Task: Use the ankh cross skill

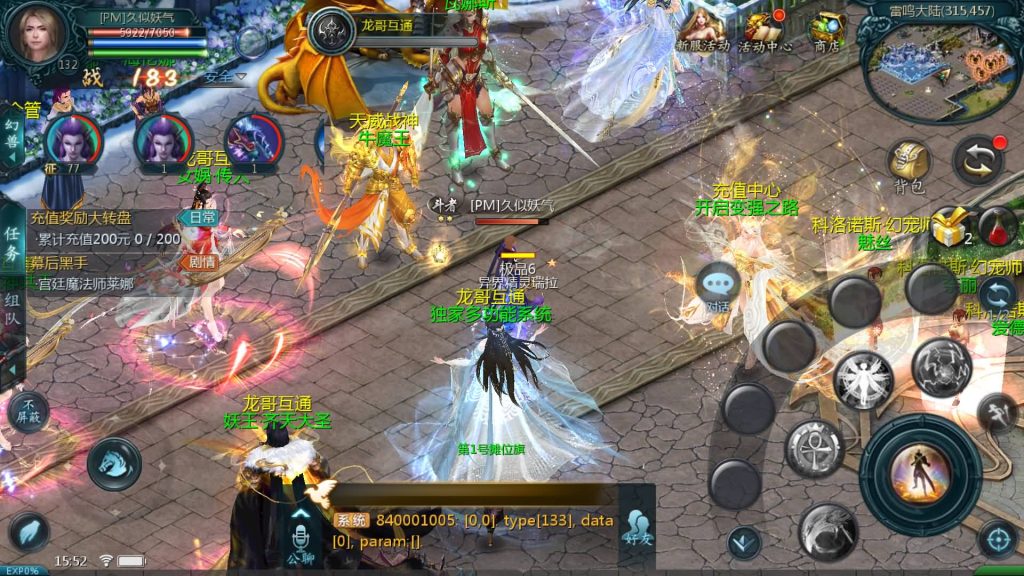Action: click(815, 447)
